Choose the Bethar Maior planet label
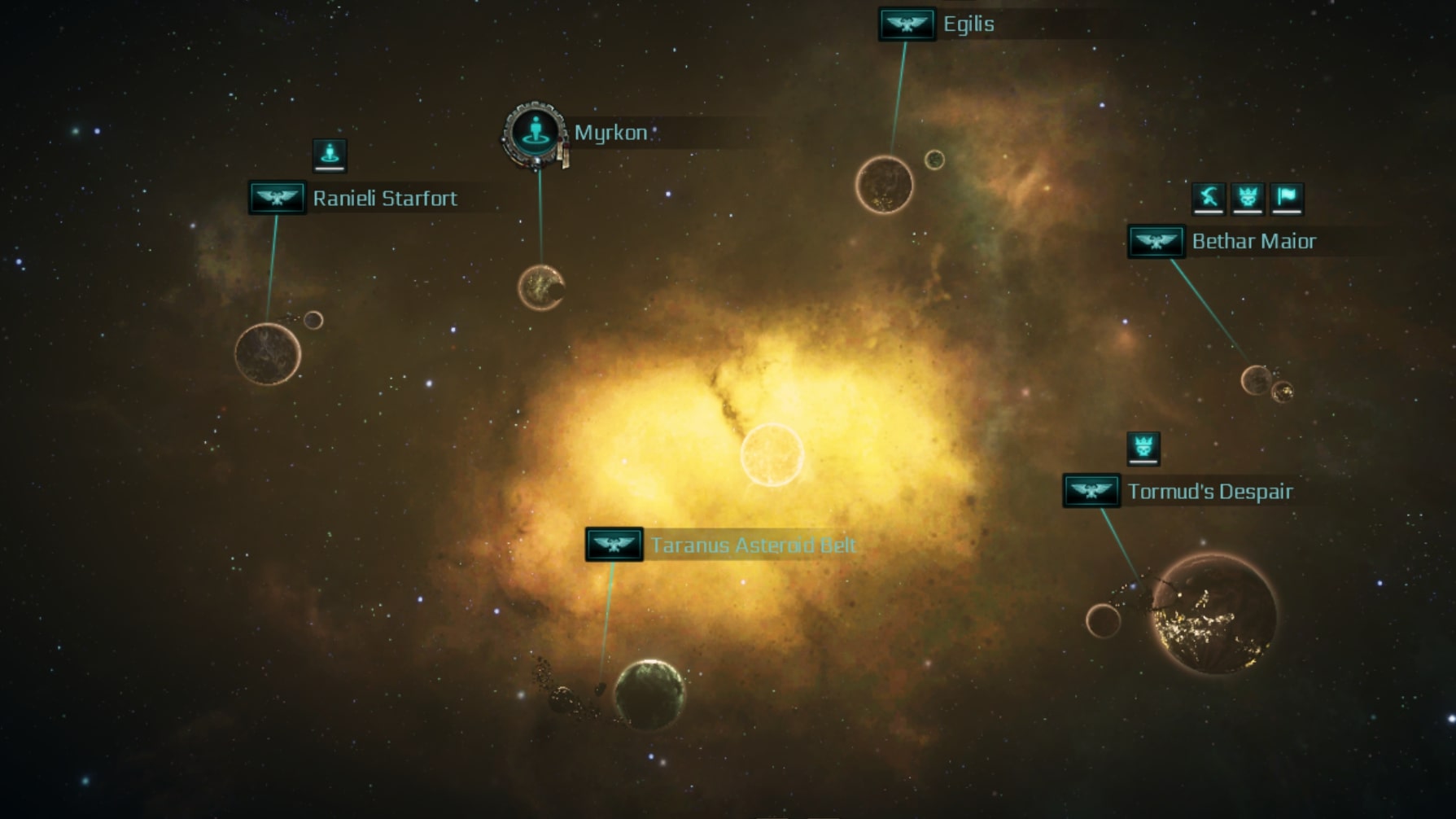The image size is (1456, 819). tap(1253, 242)
